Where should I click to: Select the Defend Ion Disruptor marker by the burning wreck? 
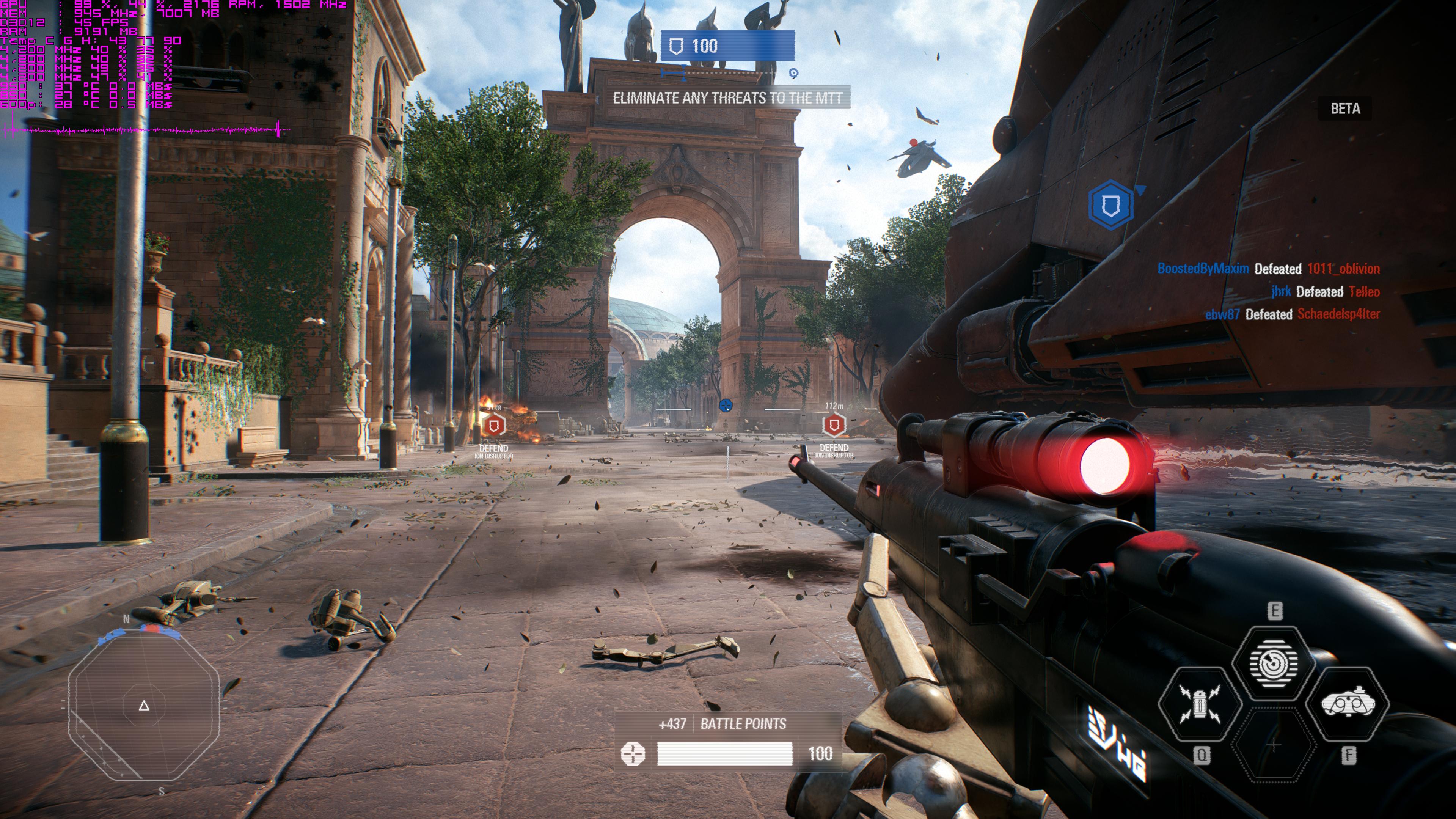[x=495, y=425]
